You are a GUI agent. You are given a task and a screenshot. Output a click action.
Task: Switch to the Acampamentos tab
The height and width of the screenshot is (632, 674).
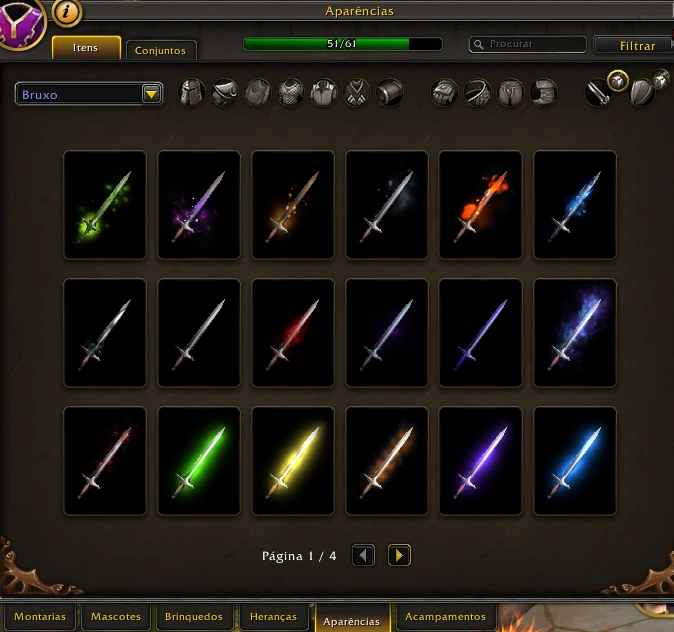pyautogui.click(x=445, y=617)
